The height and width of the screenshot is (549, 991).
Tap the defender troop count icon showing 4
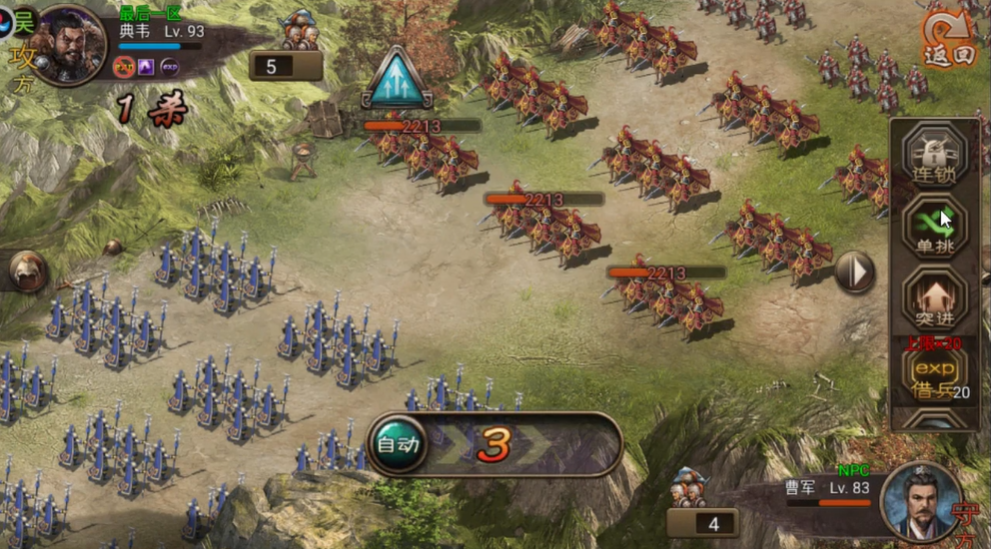pos(702,522)
